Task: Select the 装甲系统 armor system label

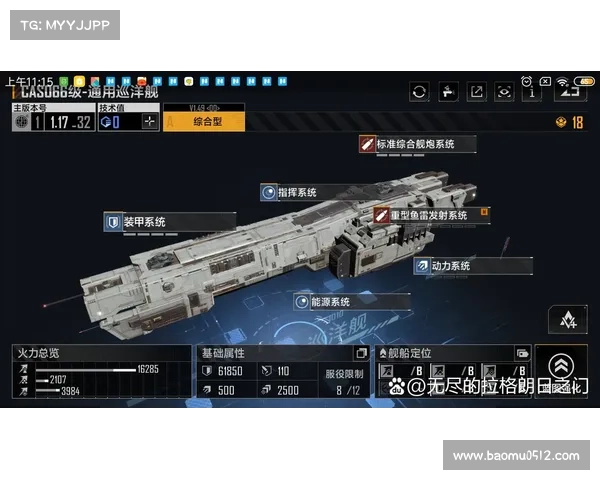Action: pyautogui.click(x=144, y=222)
